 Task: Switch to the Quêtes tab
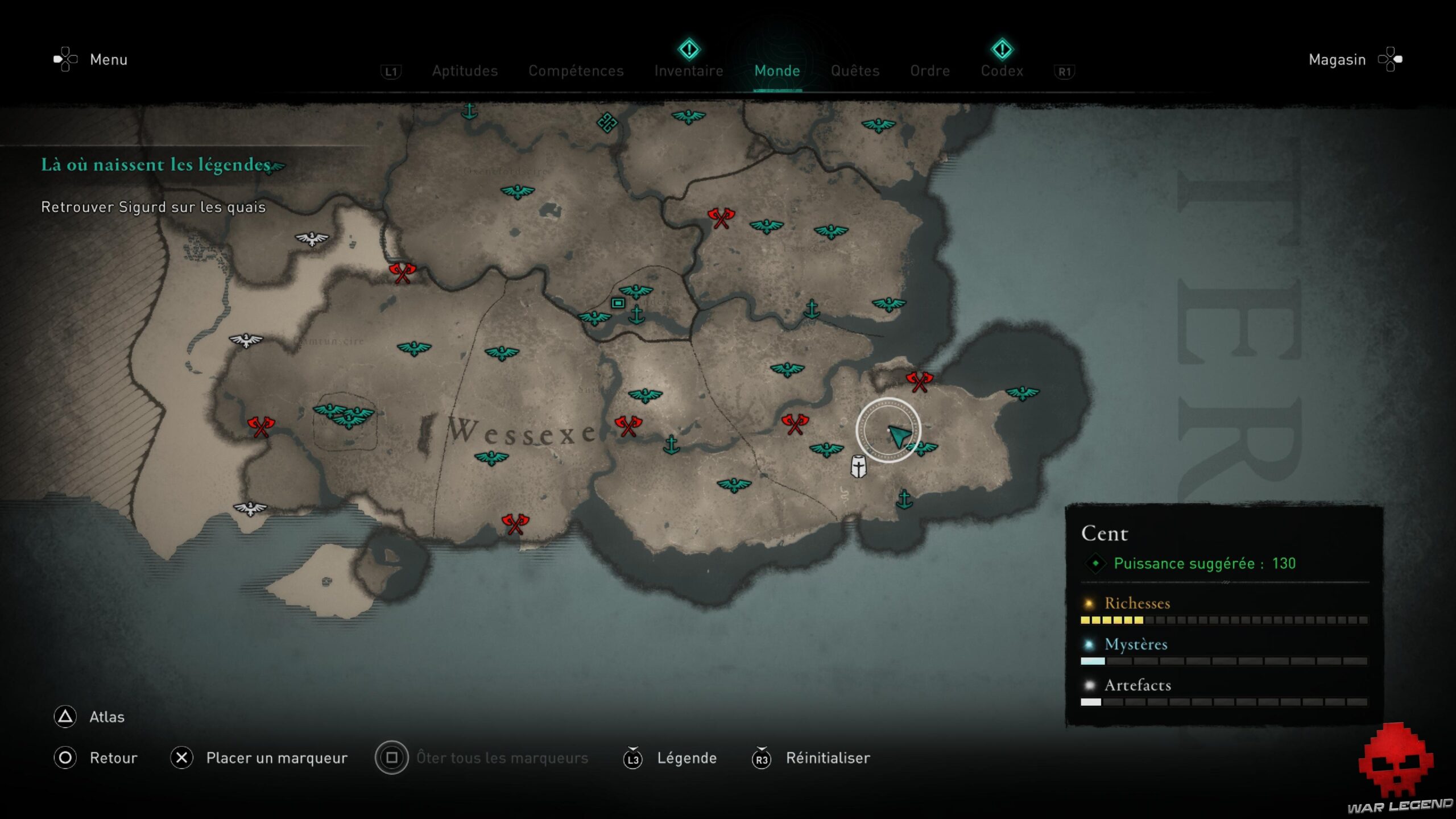click(x=855, y=71)
